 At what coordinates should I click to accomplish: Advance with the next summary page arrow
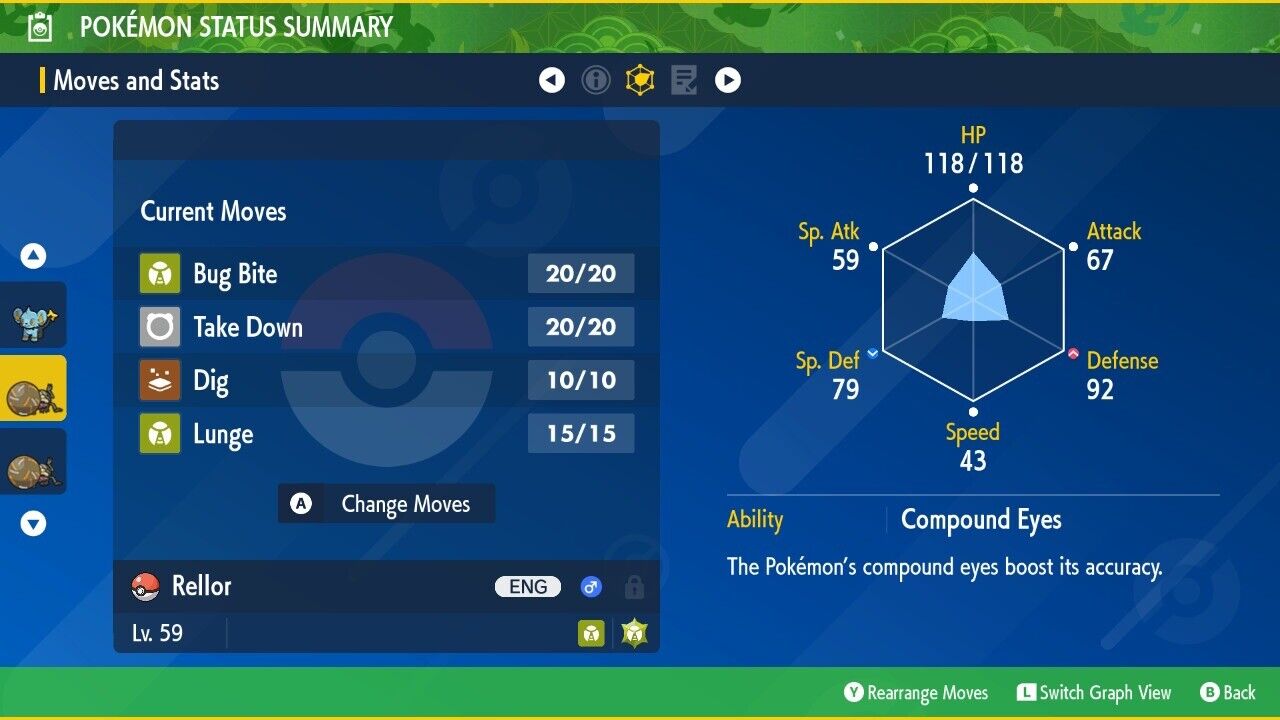tap(728, 80)
